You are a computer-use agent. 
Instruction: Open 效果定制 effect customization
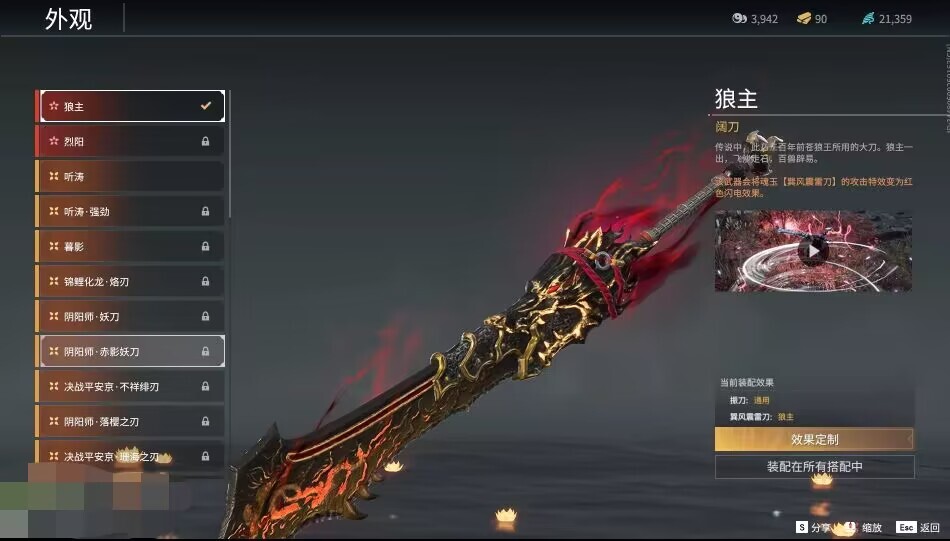pos(814,439)
